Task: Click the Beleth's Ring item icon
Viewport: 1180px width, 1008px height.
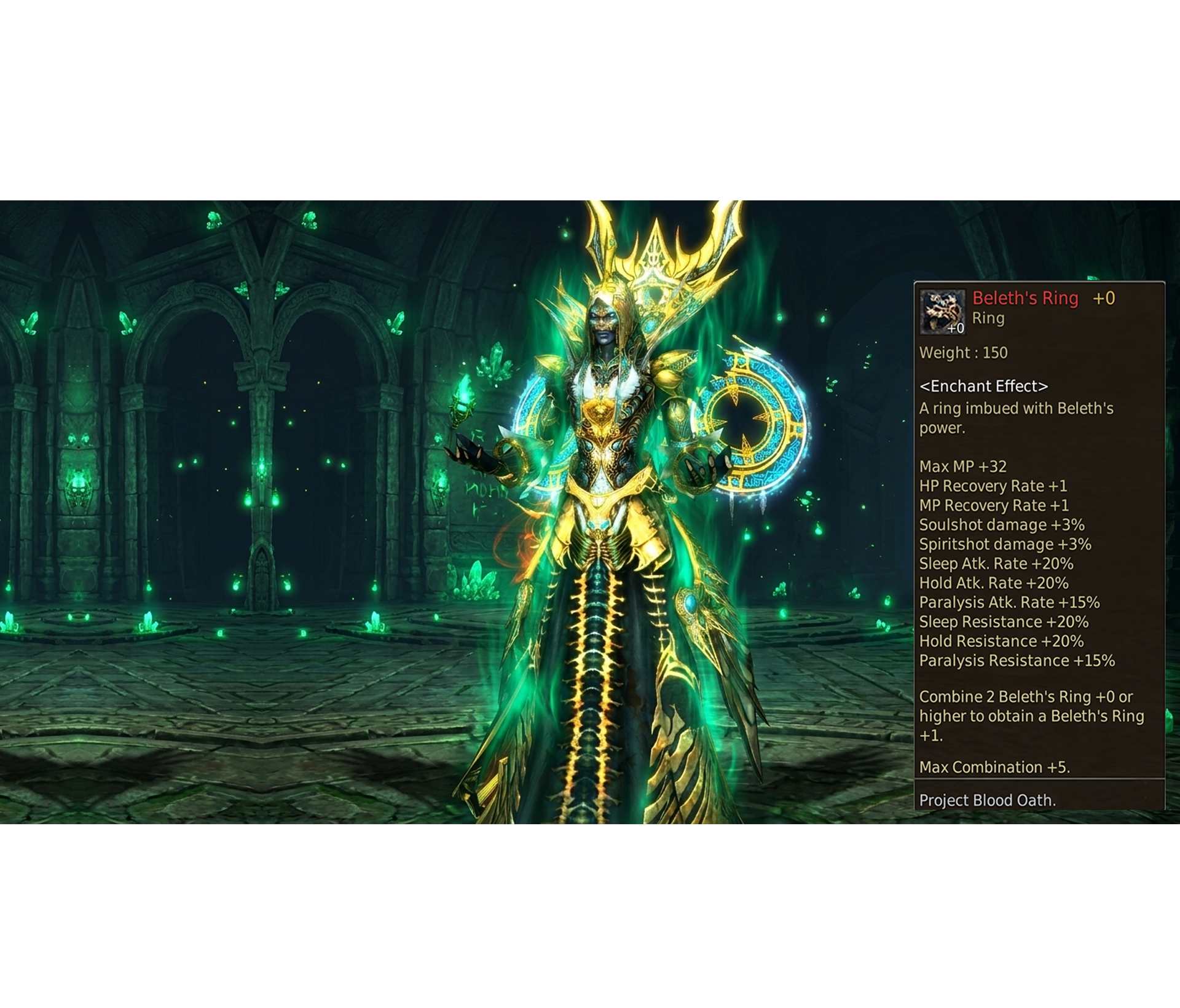Action: pyautogui.click(x=942, y=312)
